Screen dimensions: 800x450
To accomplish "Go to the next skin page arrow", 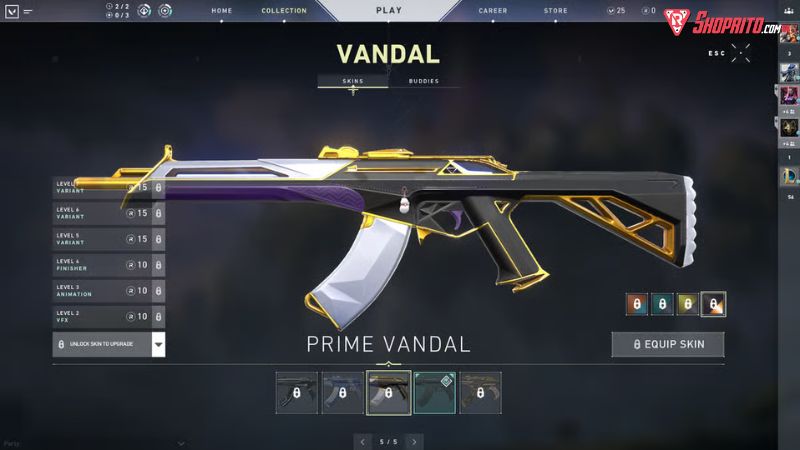I will [x=414, y=441].
